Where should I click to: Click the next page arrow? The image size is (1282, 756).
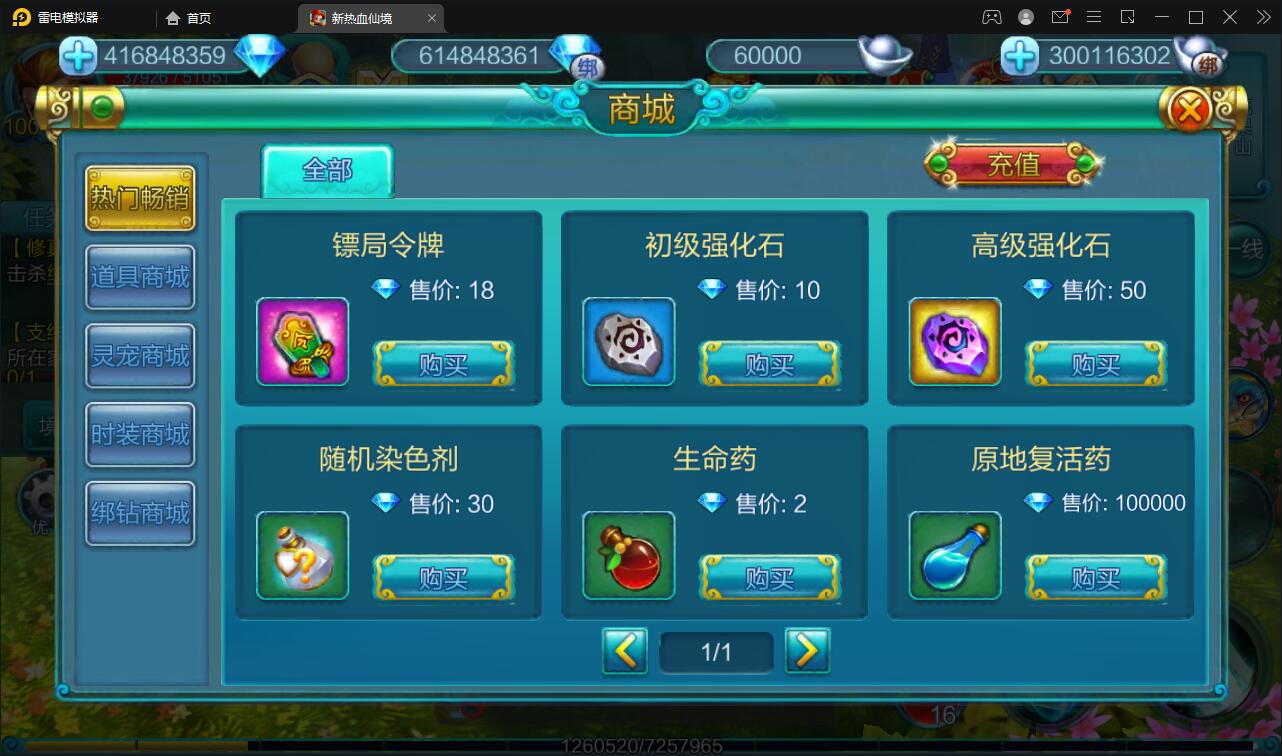807,650
